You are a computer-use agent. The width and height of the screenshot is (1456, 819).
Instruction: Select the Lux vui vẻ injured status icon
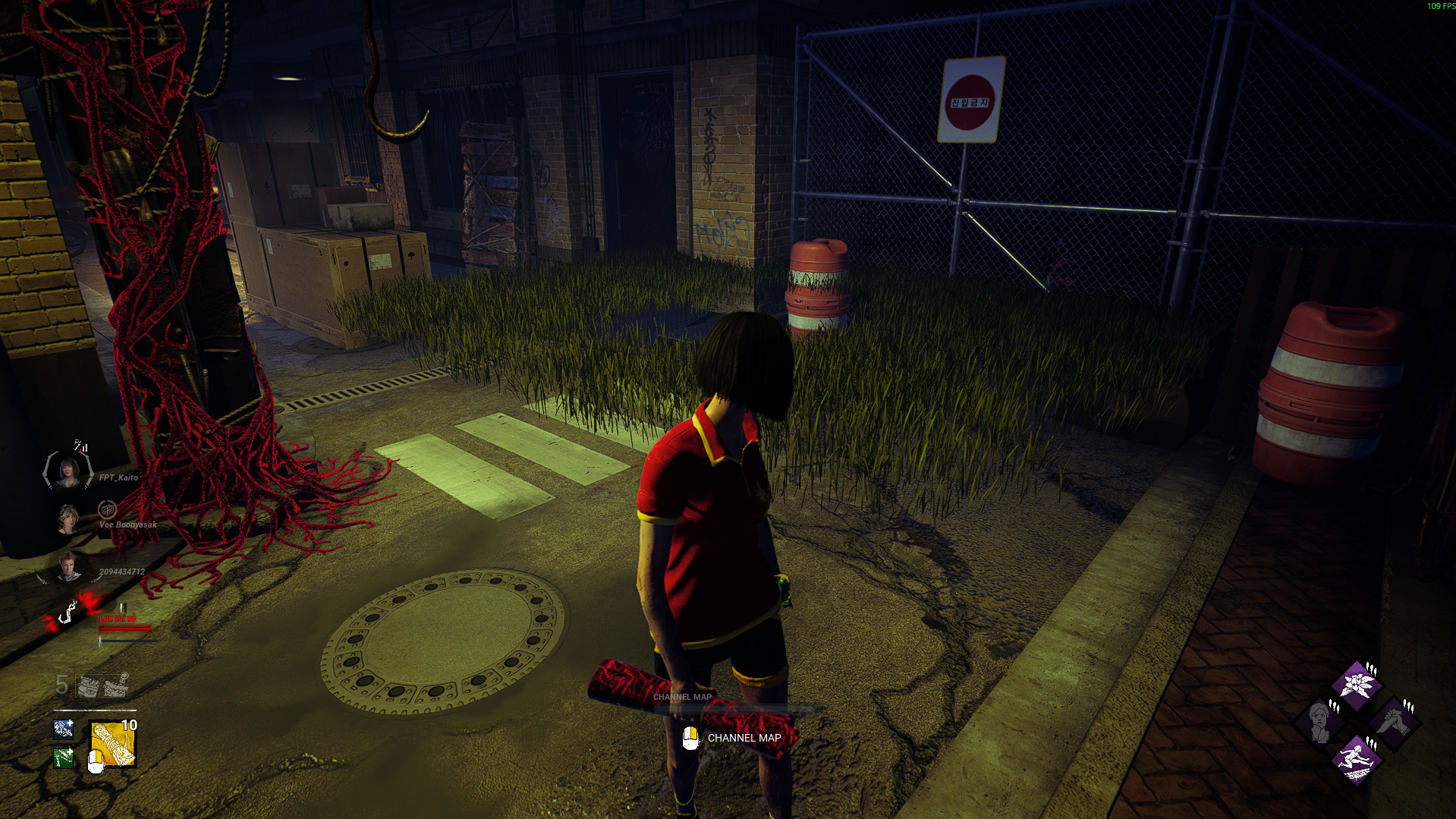[x=68, y=612]
